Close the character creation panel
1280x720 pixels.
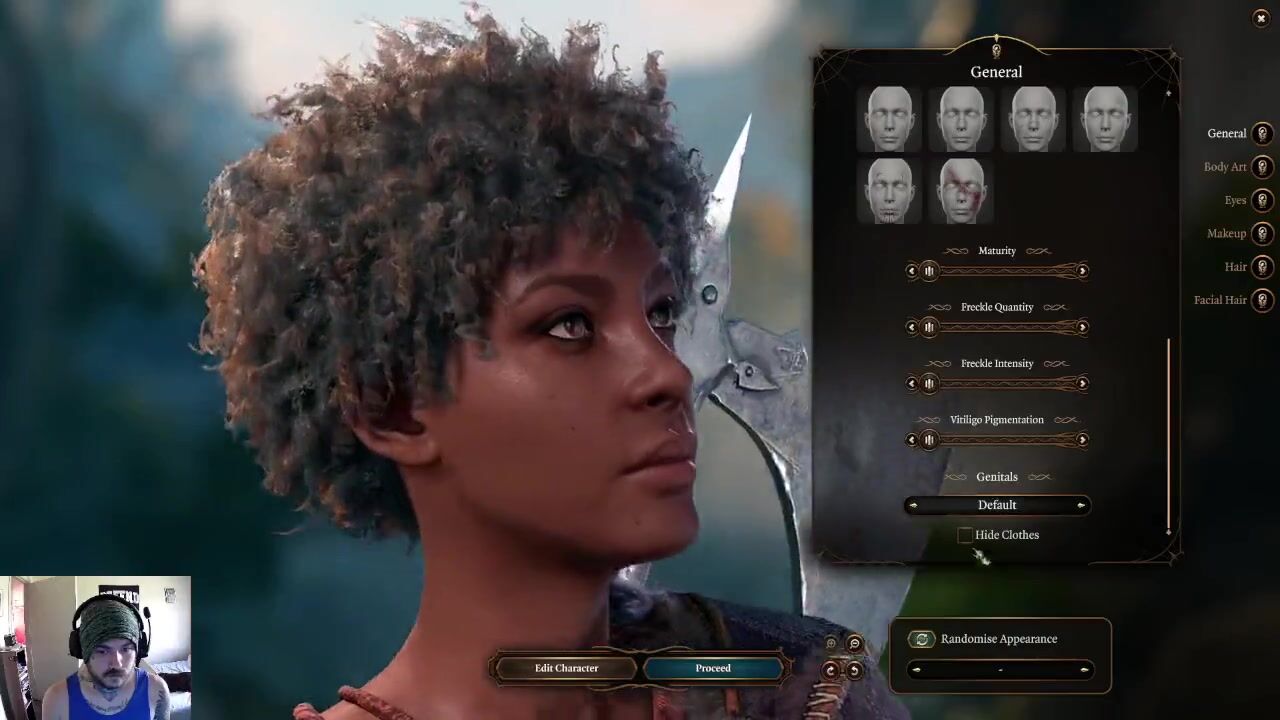click(x=1260, y=19)
